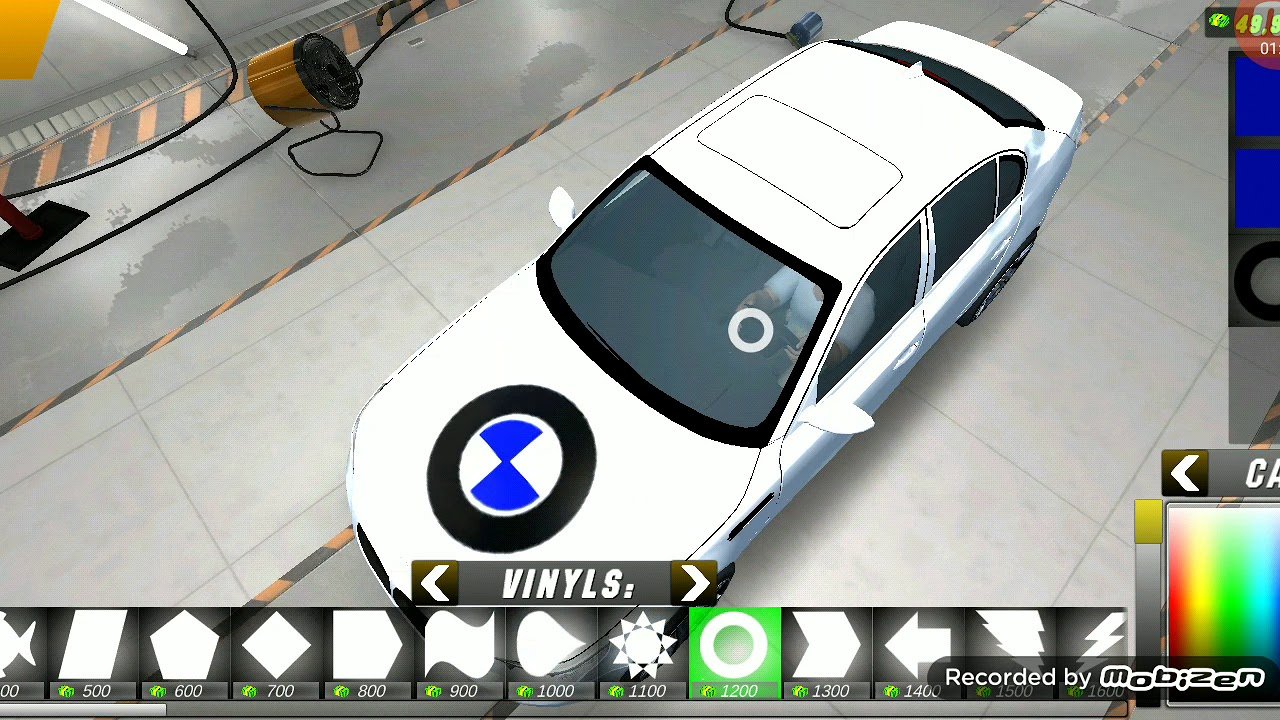This screenshot has width=1280, height=720.
Task: Select the left-pointing arrow vinyl costing 1400
Action: coord(917,647)
